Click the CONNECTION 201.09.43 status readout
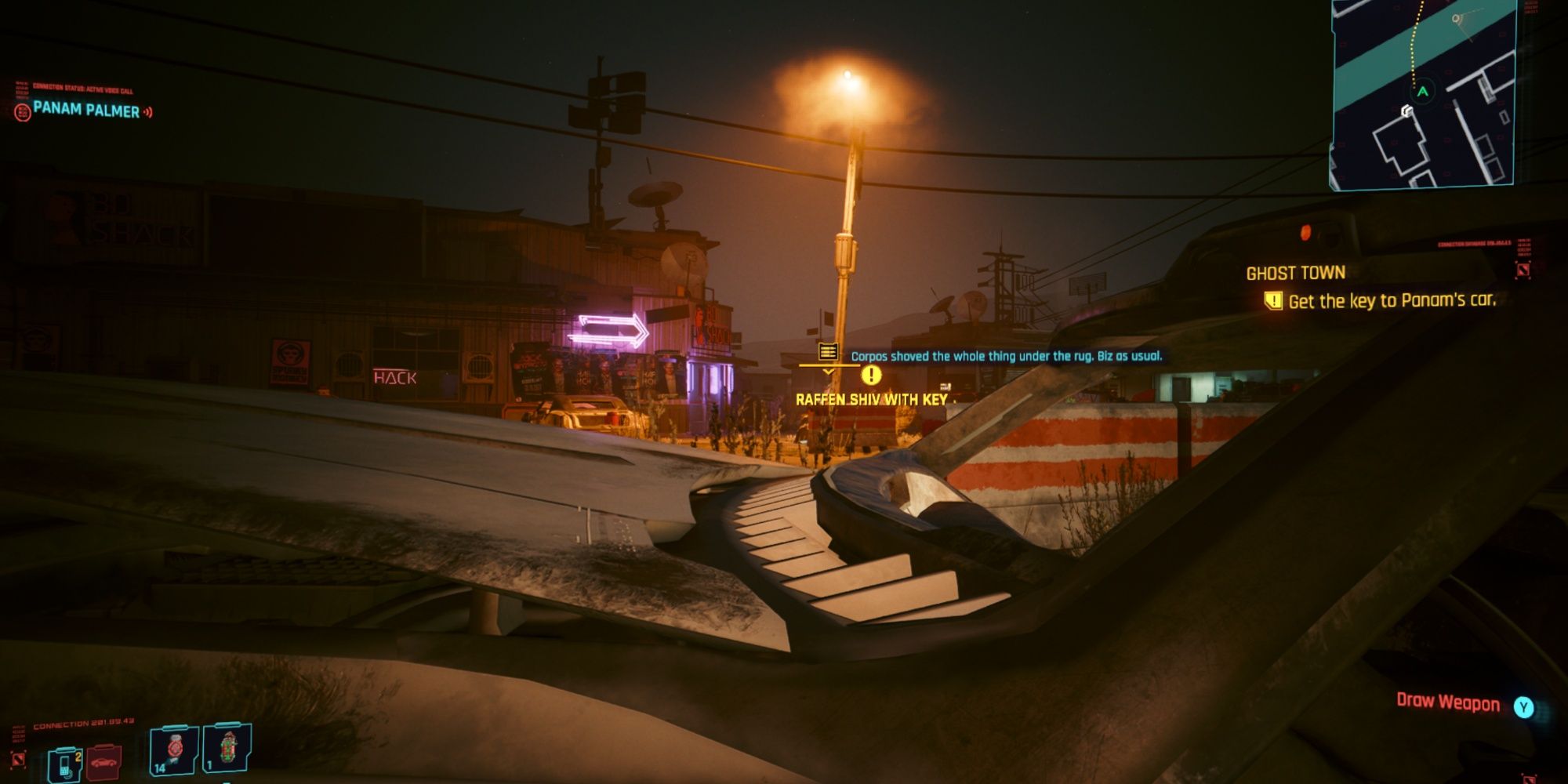The width and height of the screenshot is (1568, 784). point(82,725)
